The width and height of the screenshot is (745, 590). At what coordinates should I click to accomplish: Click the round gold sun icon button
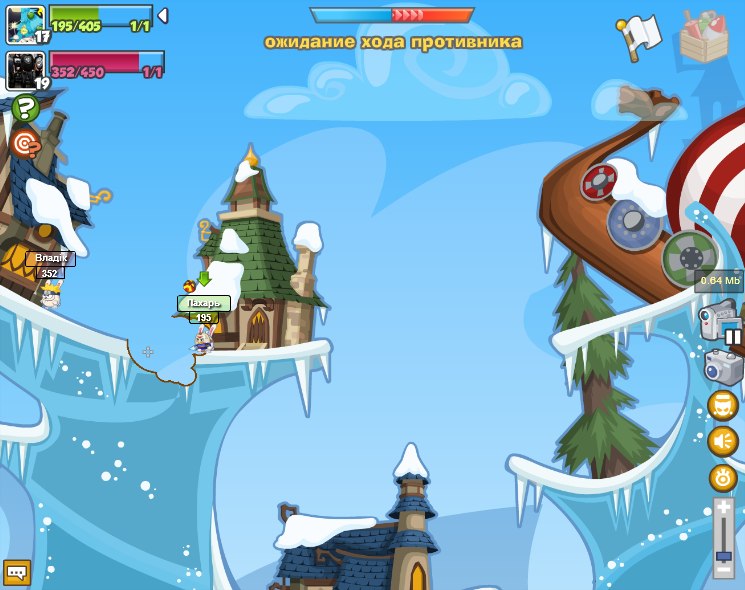click(x=722, y=478)
